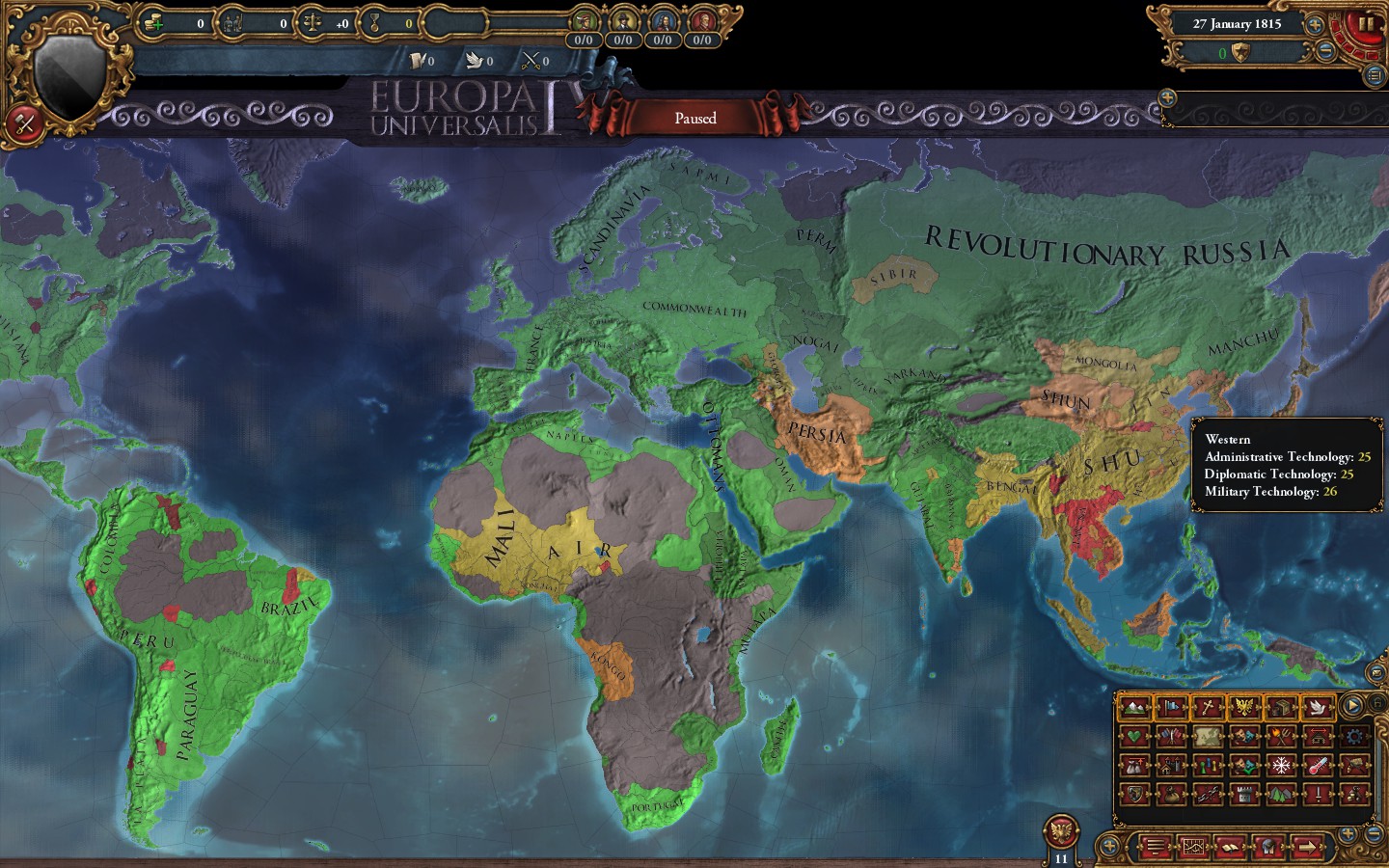Open the trade mapmode crate icon

pos(1282,707)
